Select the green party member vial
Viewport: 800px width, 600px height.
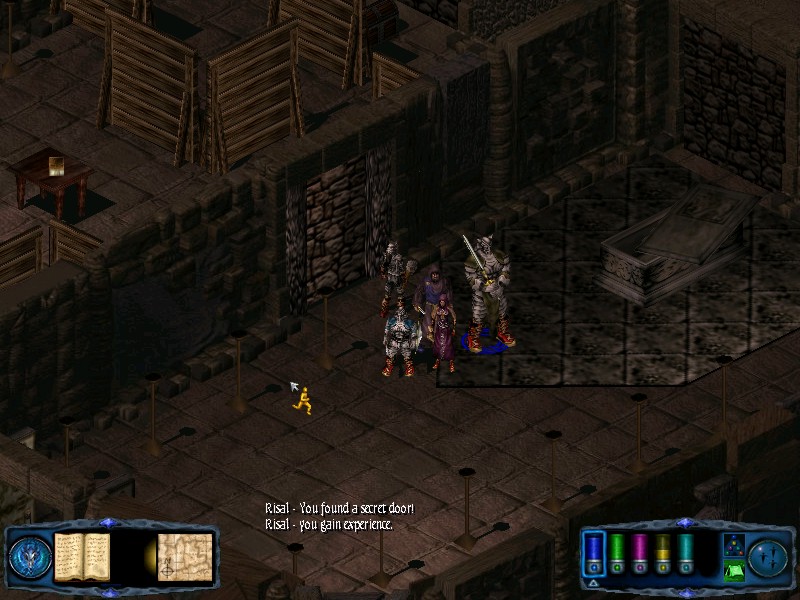(x=617, y=553)
